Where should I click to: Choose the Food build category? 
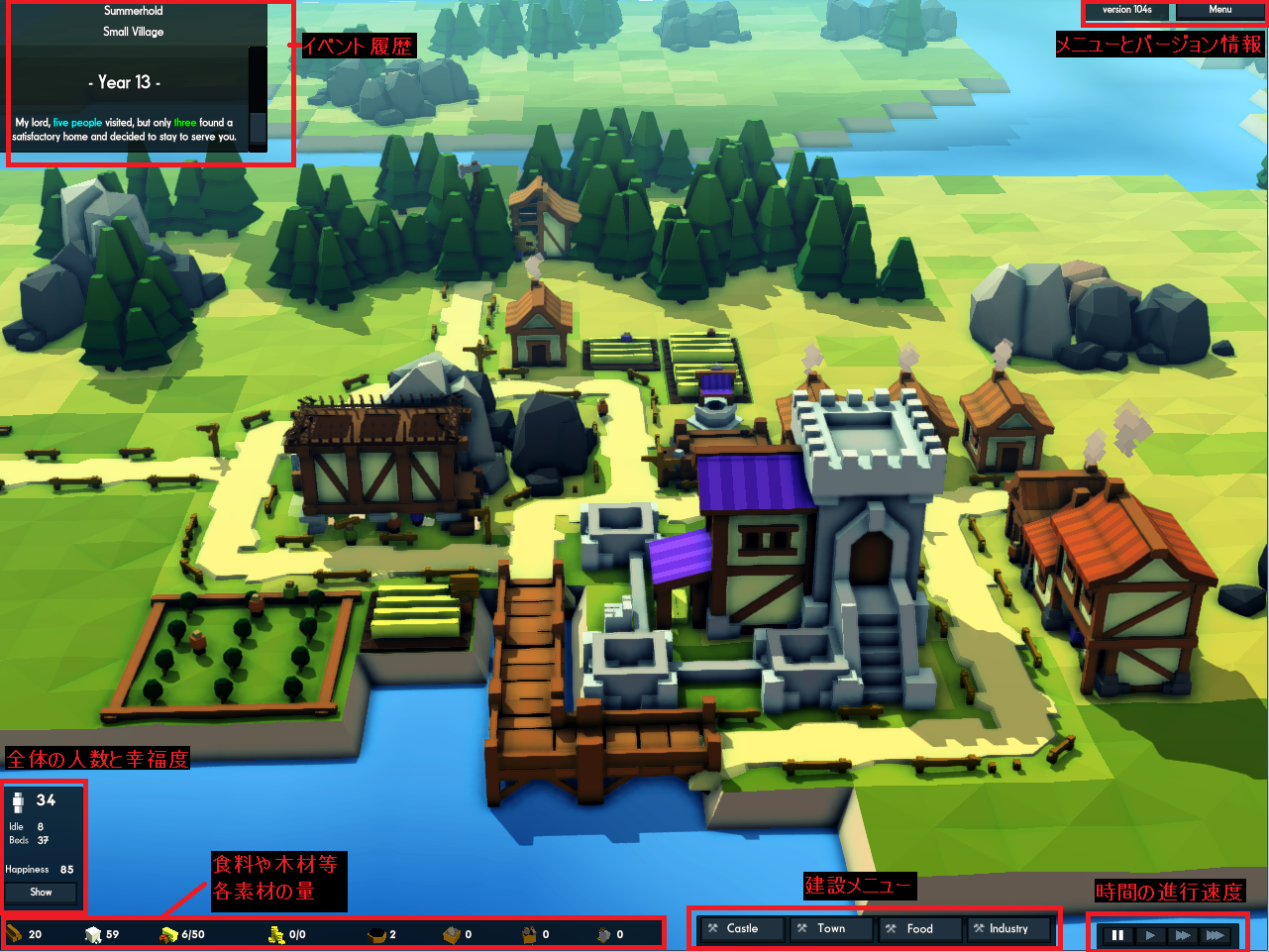[x=918, y=929]
